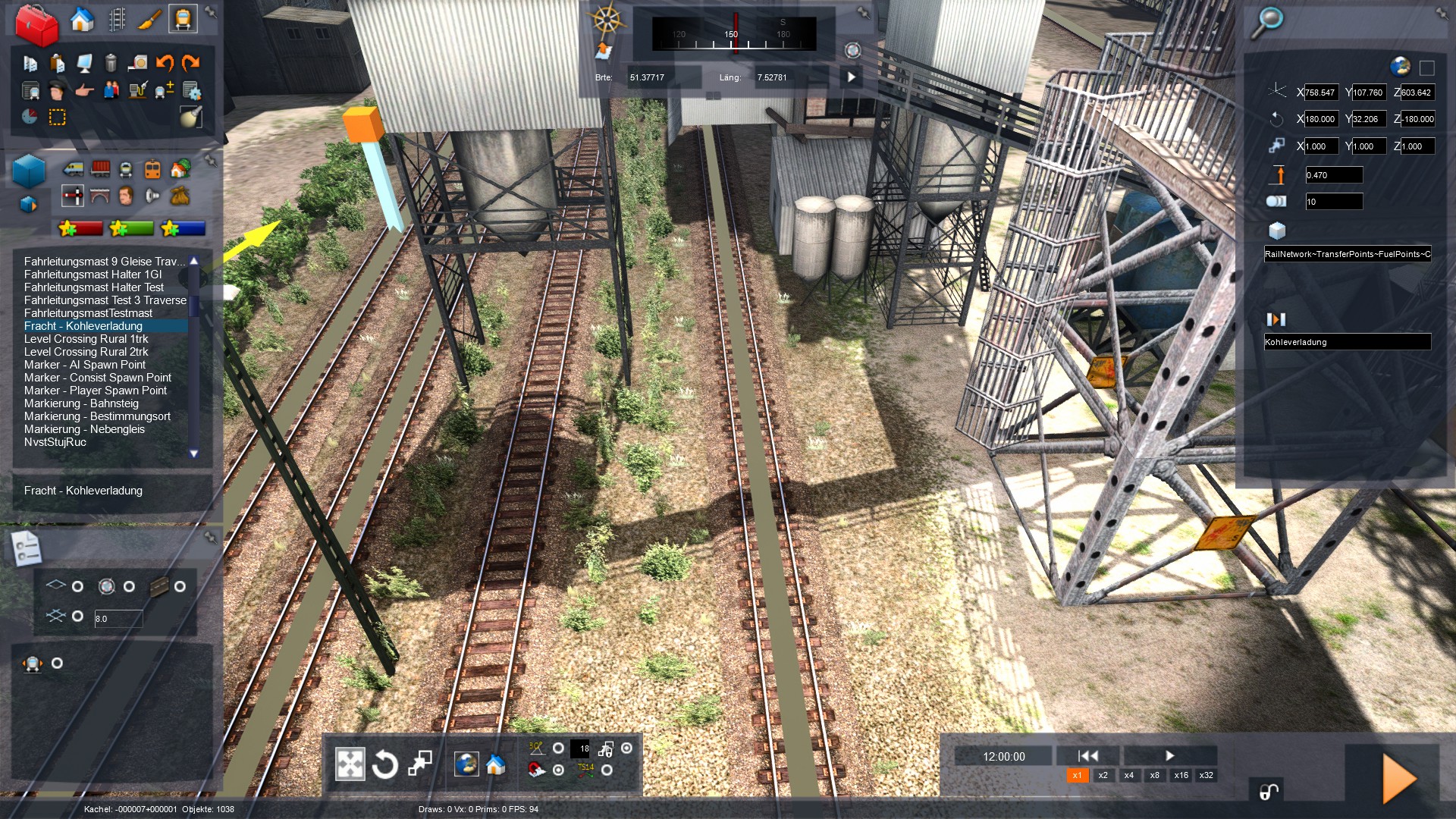1456x819 pixels.
Task: Start the simulation with the big orange play arrow
Action: 1398,778
